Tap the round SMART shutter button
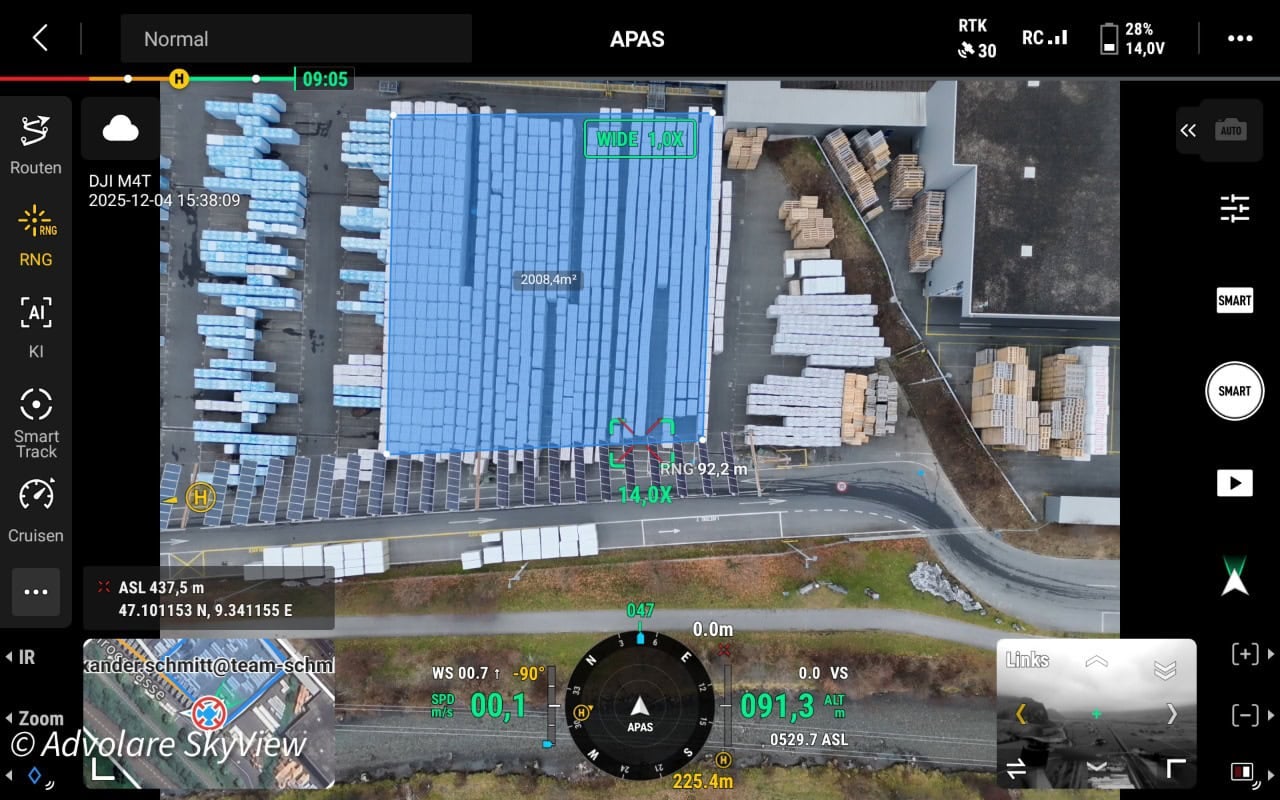Screen dimensions: 1280x800 1235,391
